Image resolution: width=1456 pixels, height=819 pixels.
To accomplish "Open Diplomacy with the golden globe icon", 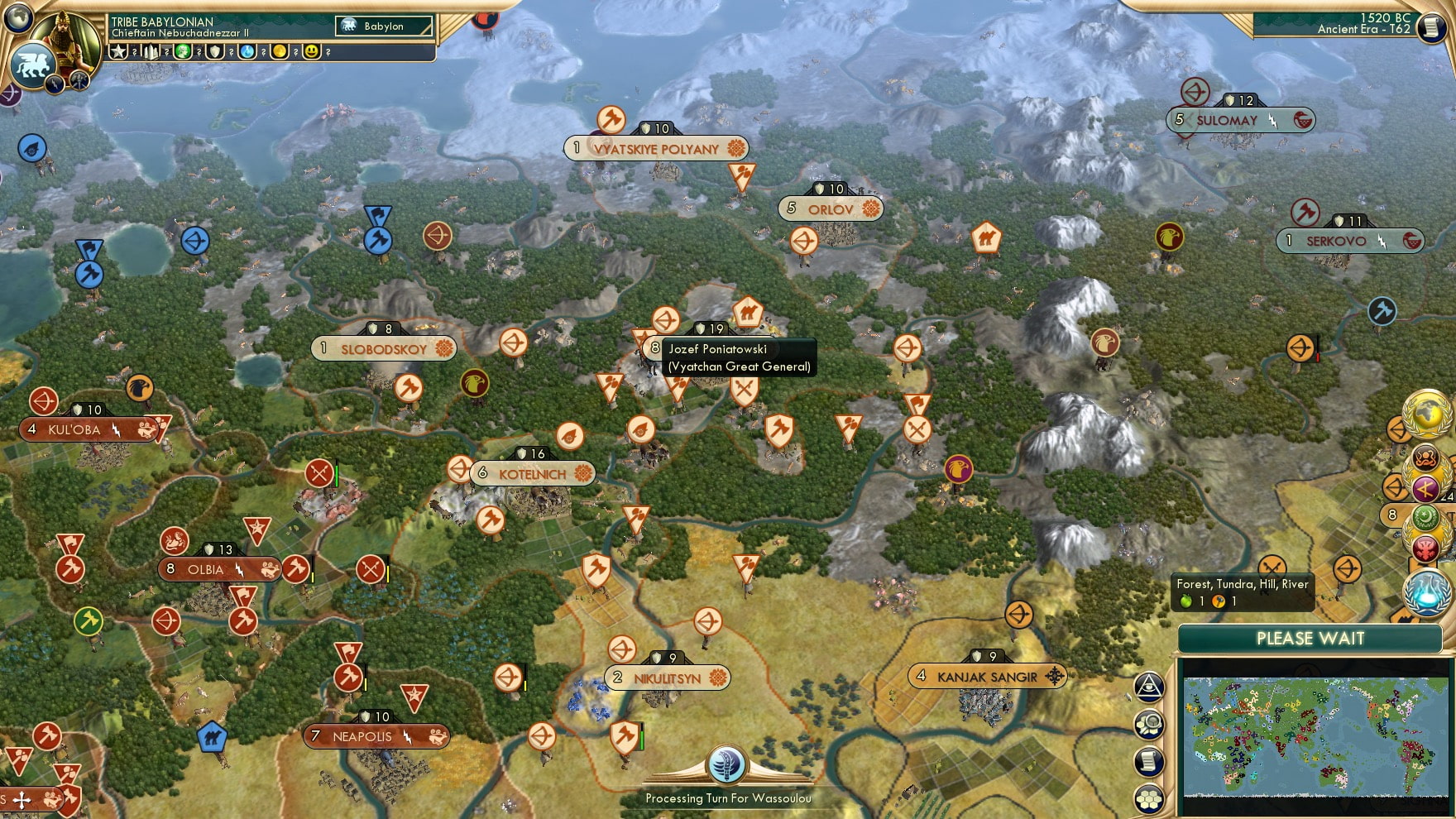I will [1428, 413].
